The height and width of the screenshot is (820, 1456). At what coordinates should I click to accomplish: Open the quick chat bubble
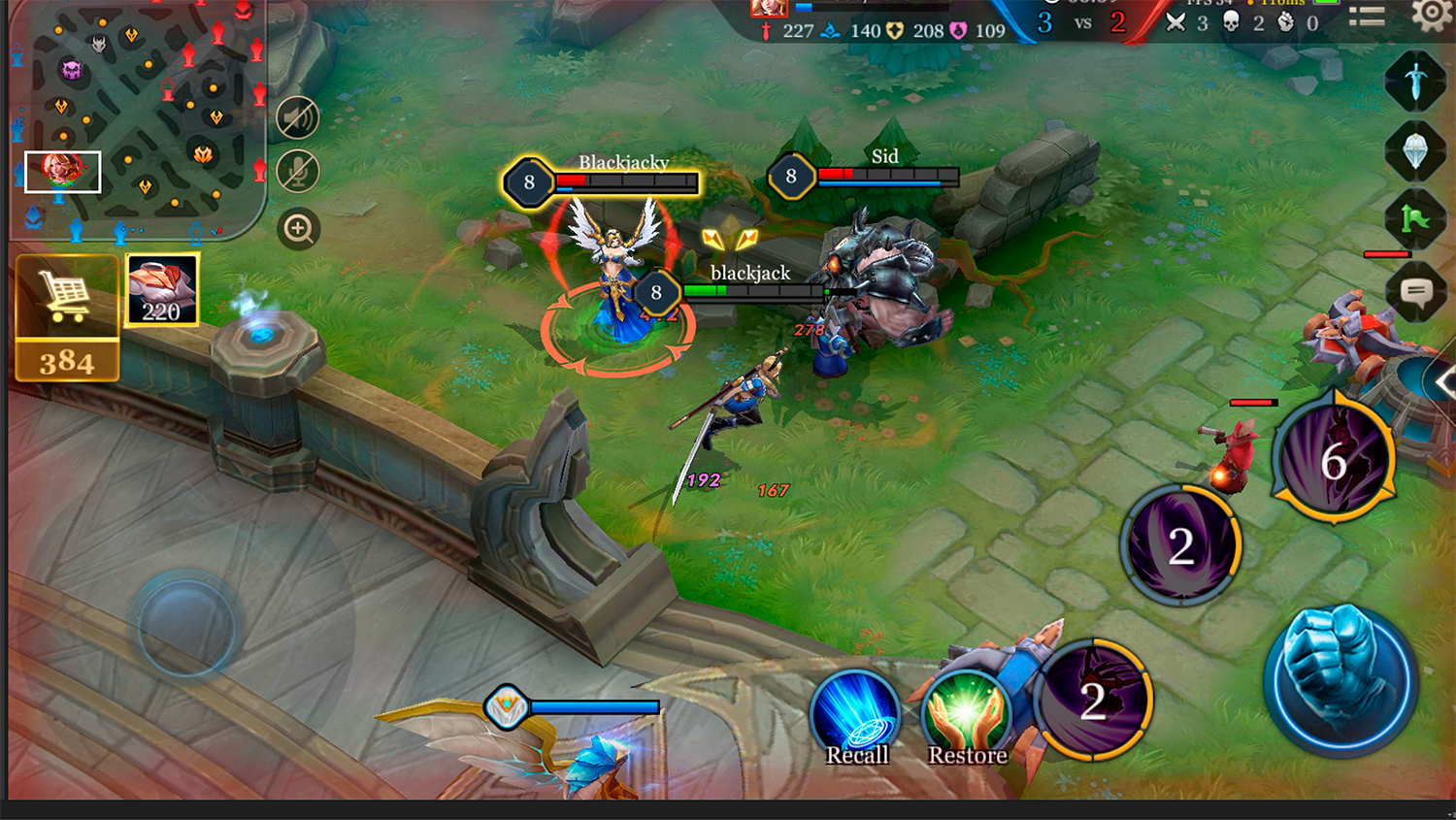tap(1415, 290)
